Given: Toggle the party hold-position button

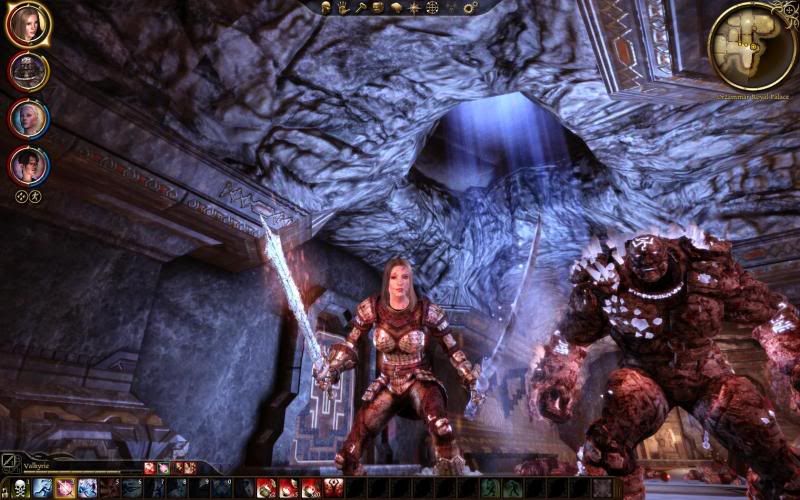Looking at the screenshot, I should click(x=20, y=197).
